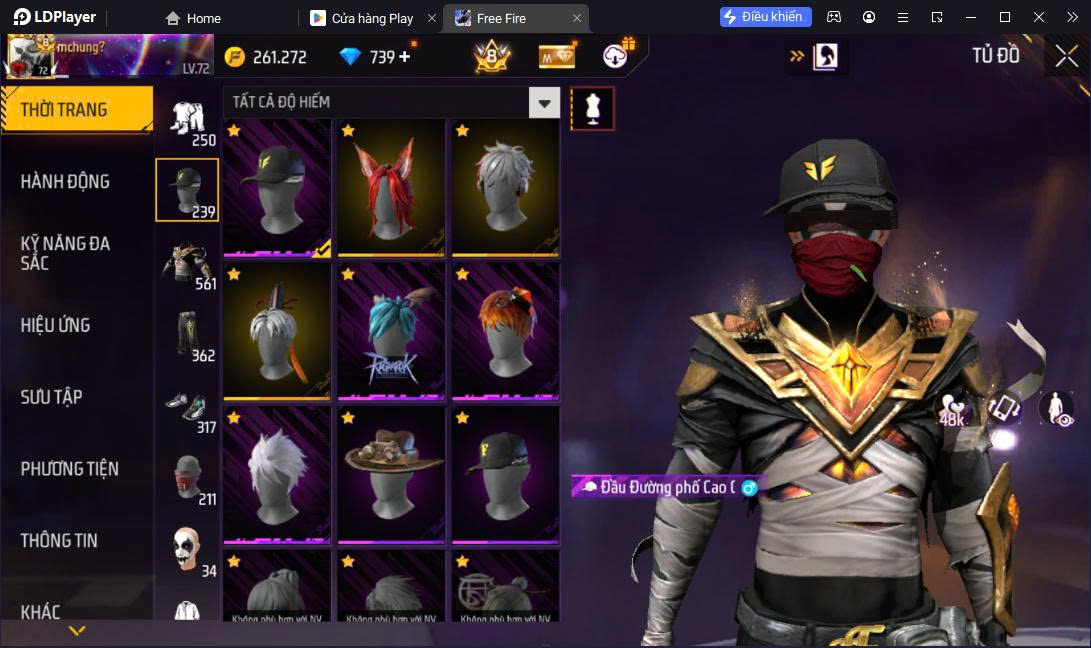
Task: Pick the white spiky hair item
Action: [x=277, y=474]
